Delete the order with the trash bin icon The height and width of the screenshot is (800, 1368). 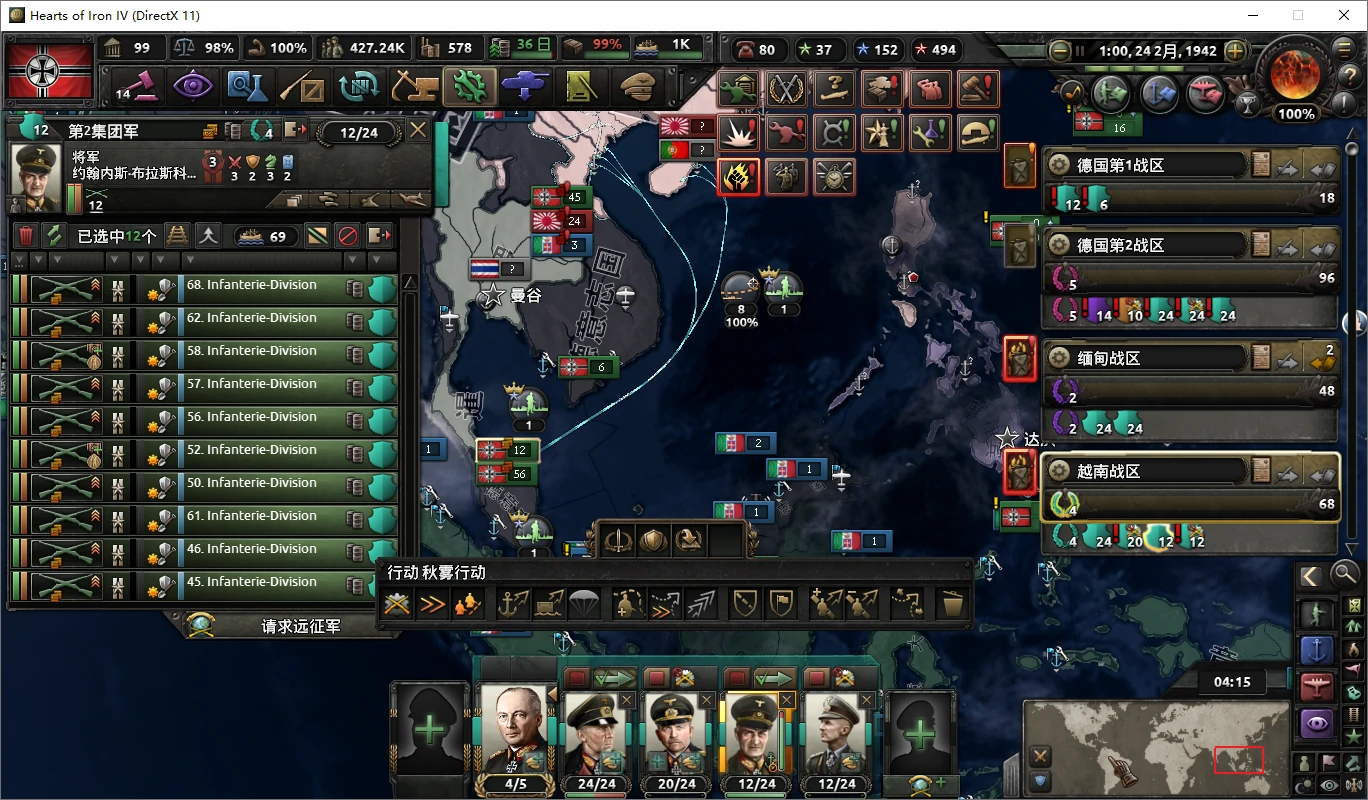point(949,604)
